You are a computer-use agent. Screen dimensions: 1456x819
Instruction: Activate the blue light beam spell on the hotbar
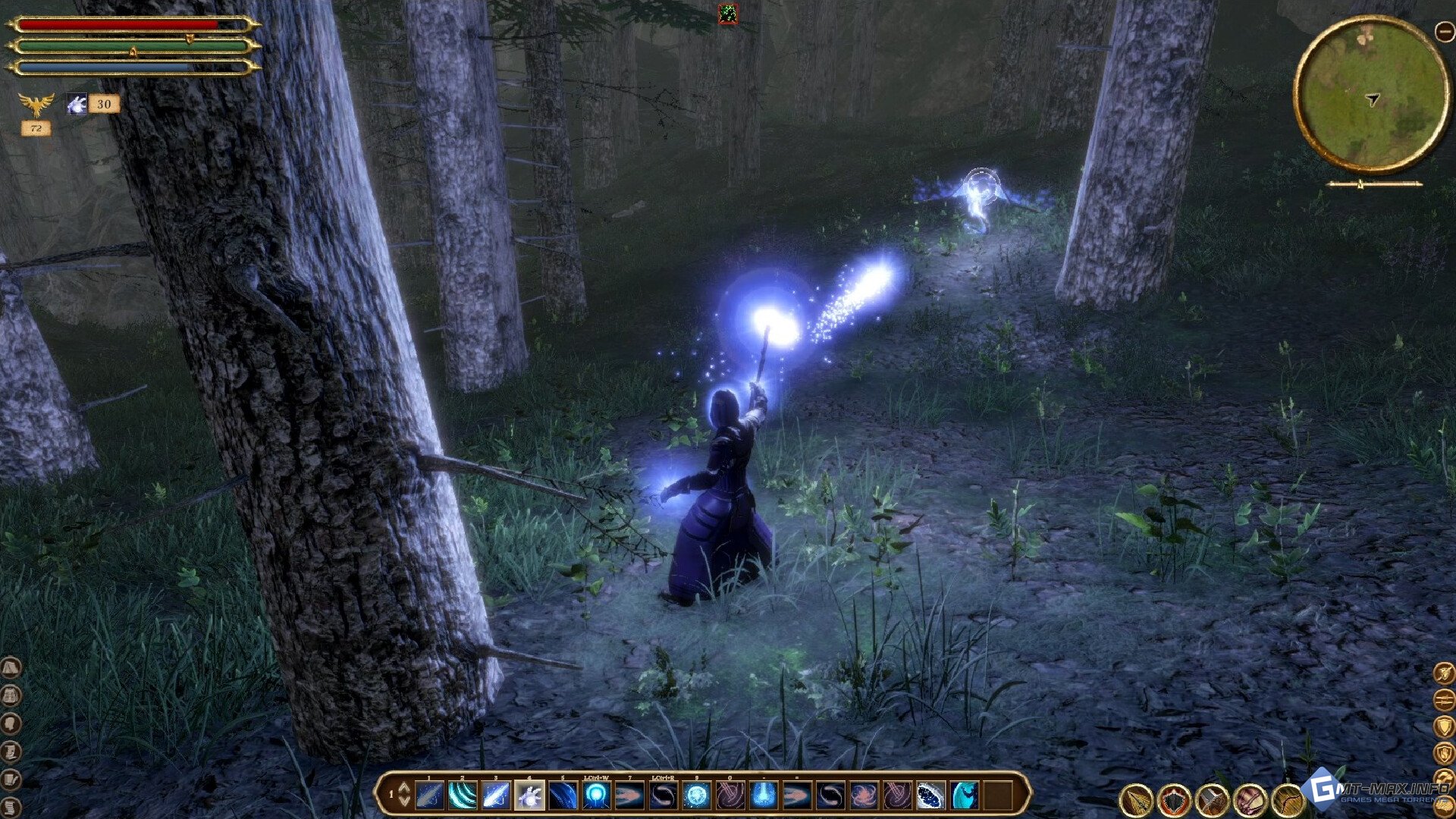(763, 795)
